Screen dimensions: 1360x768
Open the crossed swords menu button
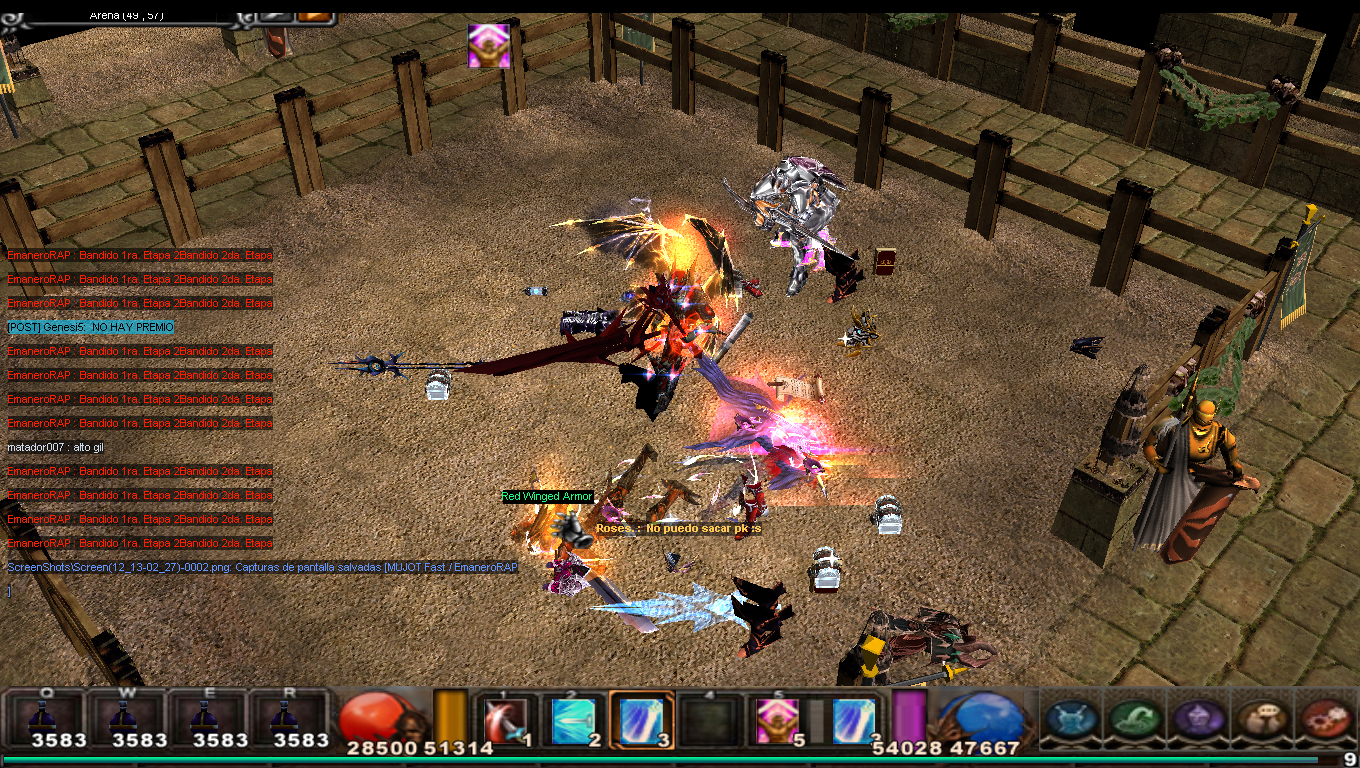(1072, 718)
